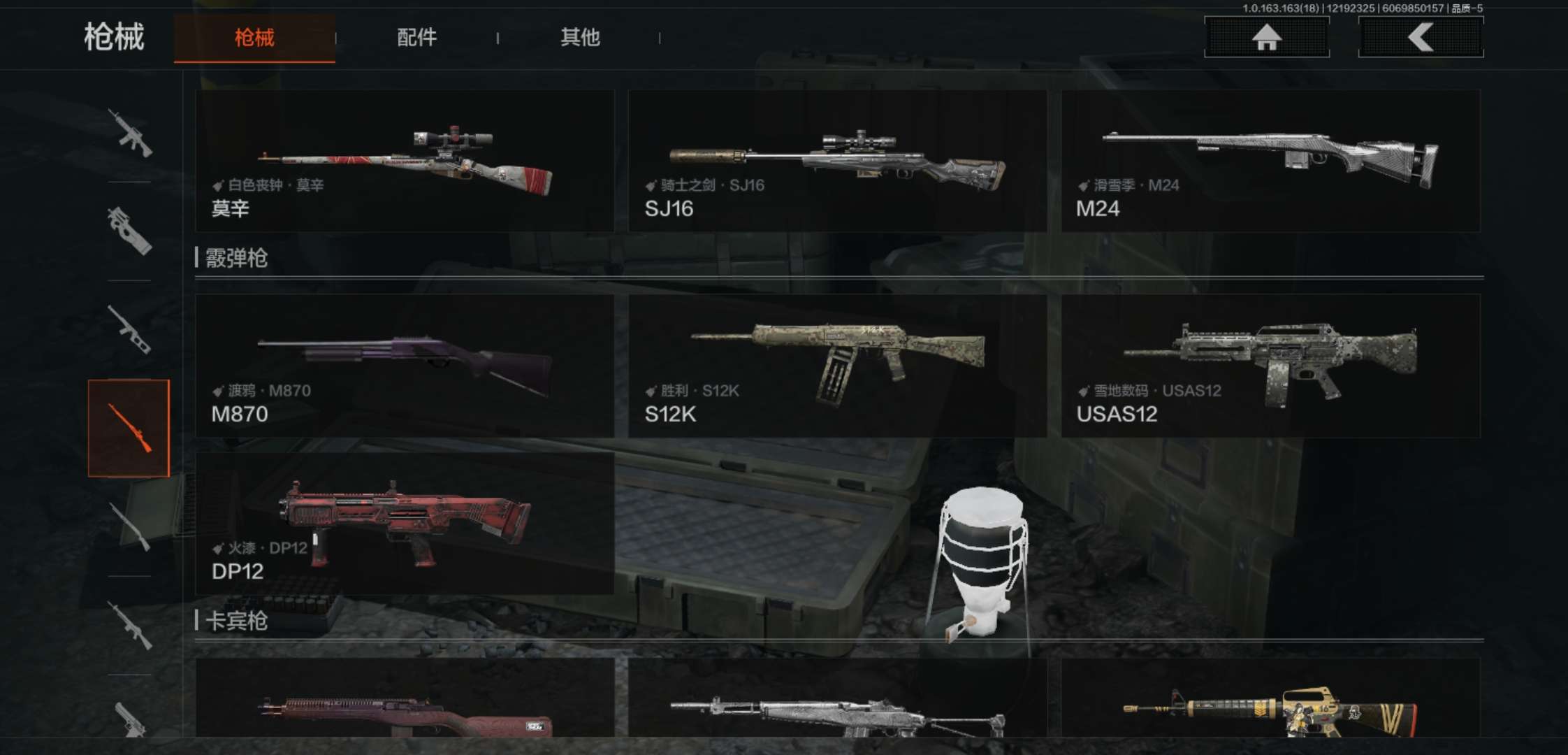Image resolution: width=1568 pixels, height=755 pixels.
Task: Switch to the 枪械 tab
Action: (254, 38)
